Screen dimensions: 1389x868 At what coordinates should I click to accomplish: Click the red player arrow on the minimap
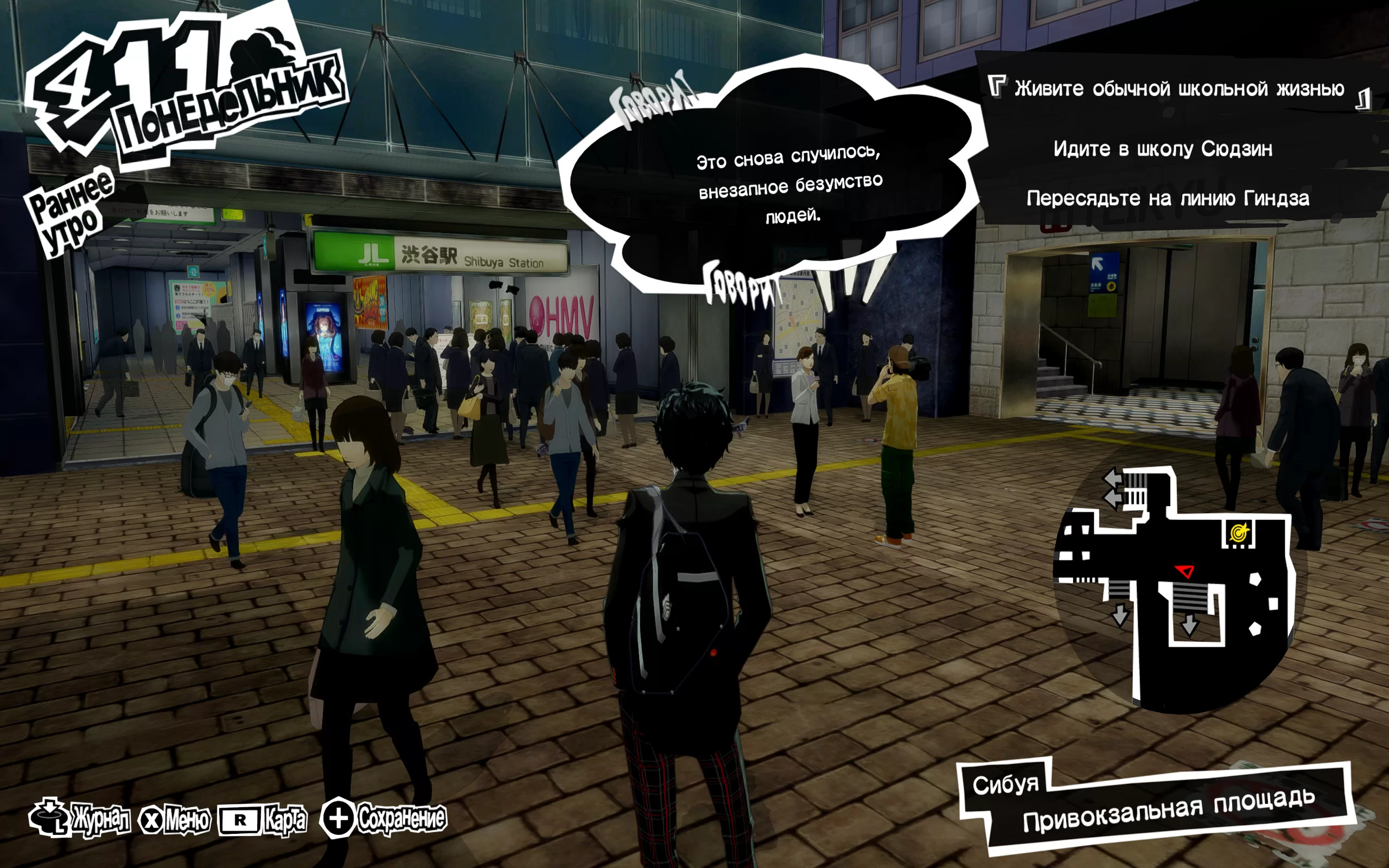[x=1184, y=571]
